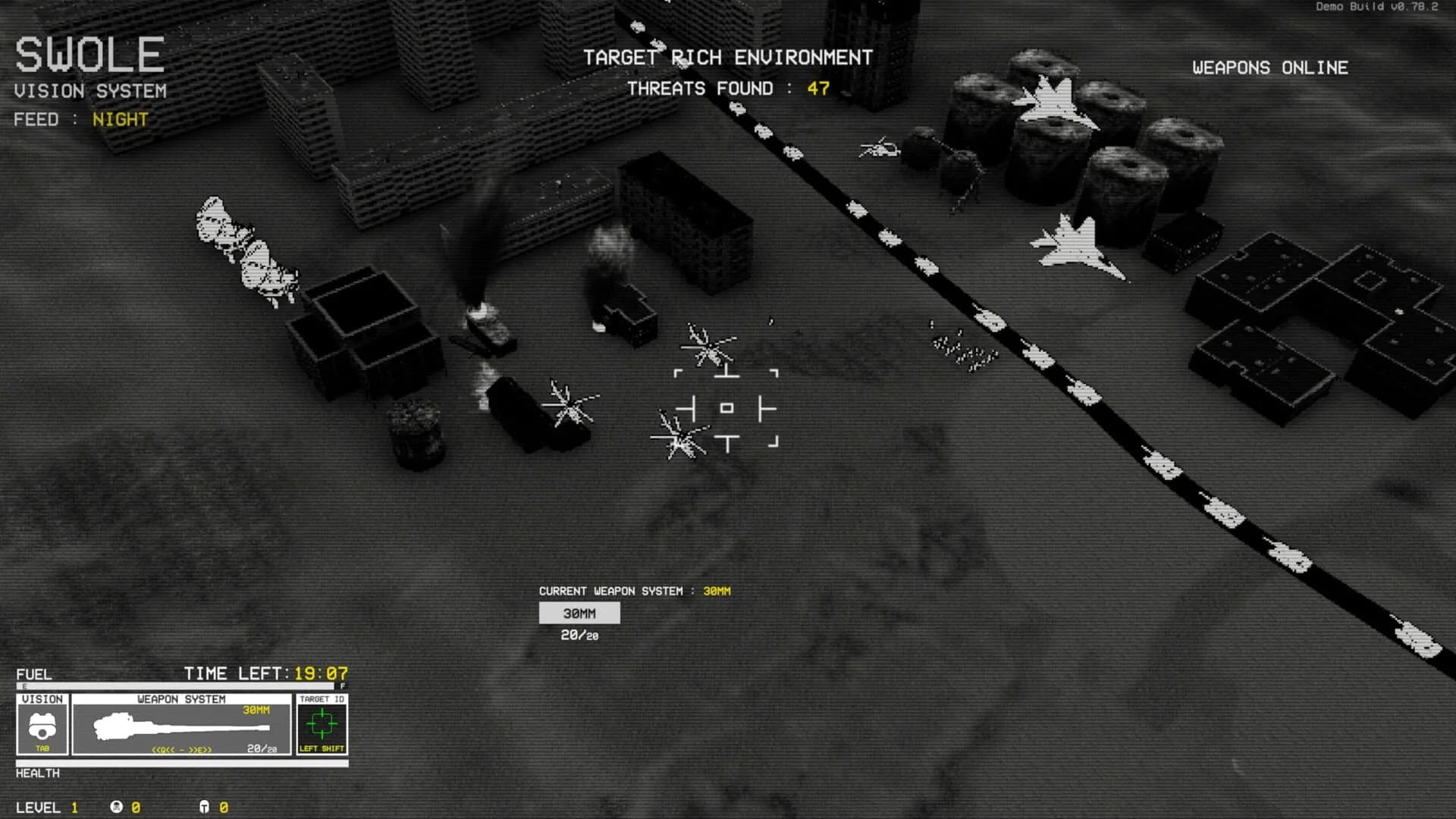
Task: Click the center targeting reticle
Action: pyautogui.click(x=726, y=407)
